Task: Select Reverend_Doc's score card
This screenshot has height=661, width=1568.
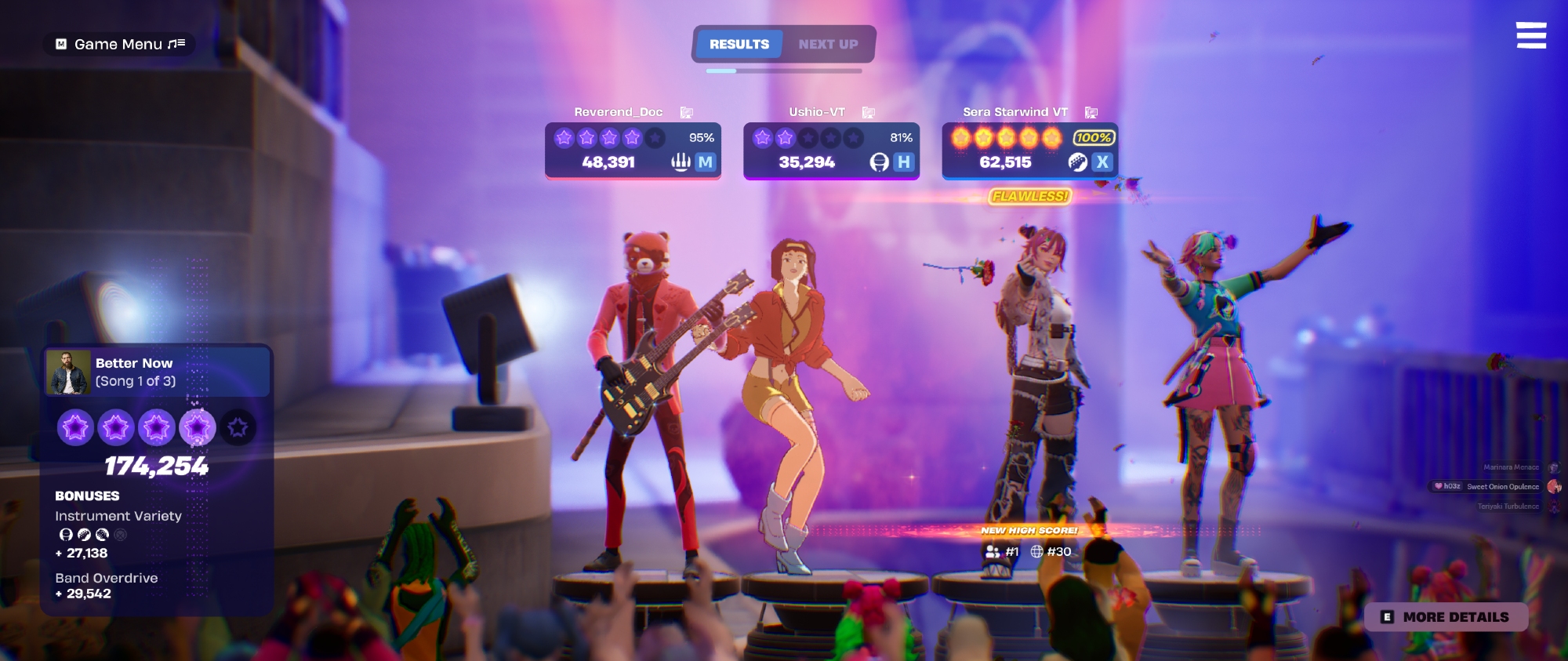Action: (x=633, y=151)
